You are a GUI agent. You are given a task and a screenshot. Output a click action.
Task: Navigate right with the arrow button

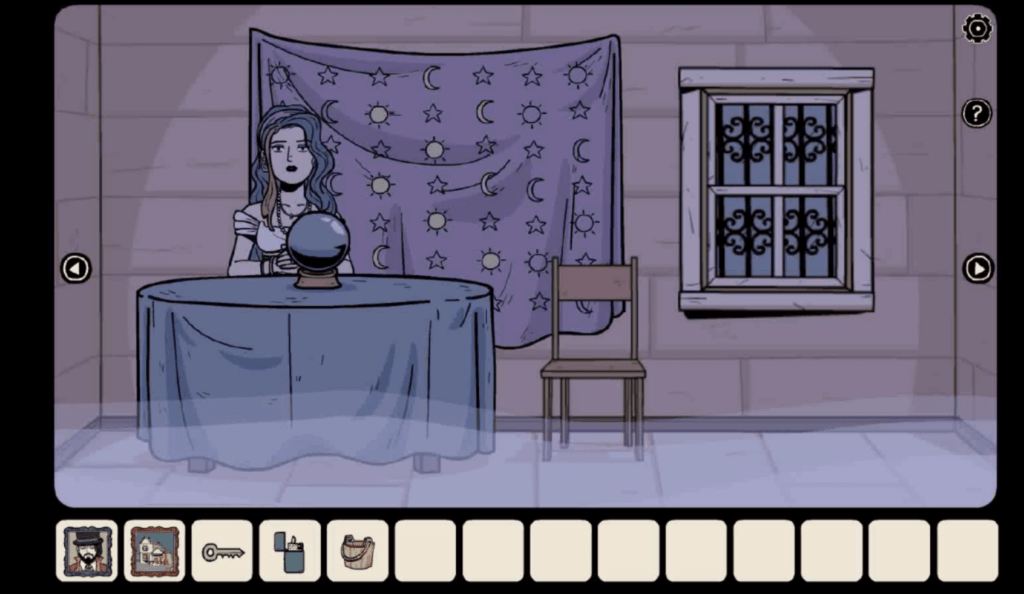977,268
